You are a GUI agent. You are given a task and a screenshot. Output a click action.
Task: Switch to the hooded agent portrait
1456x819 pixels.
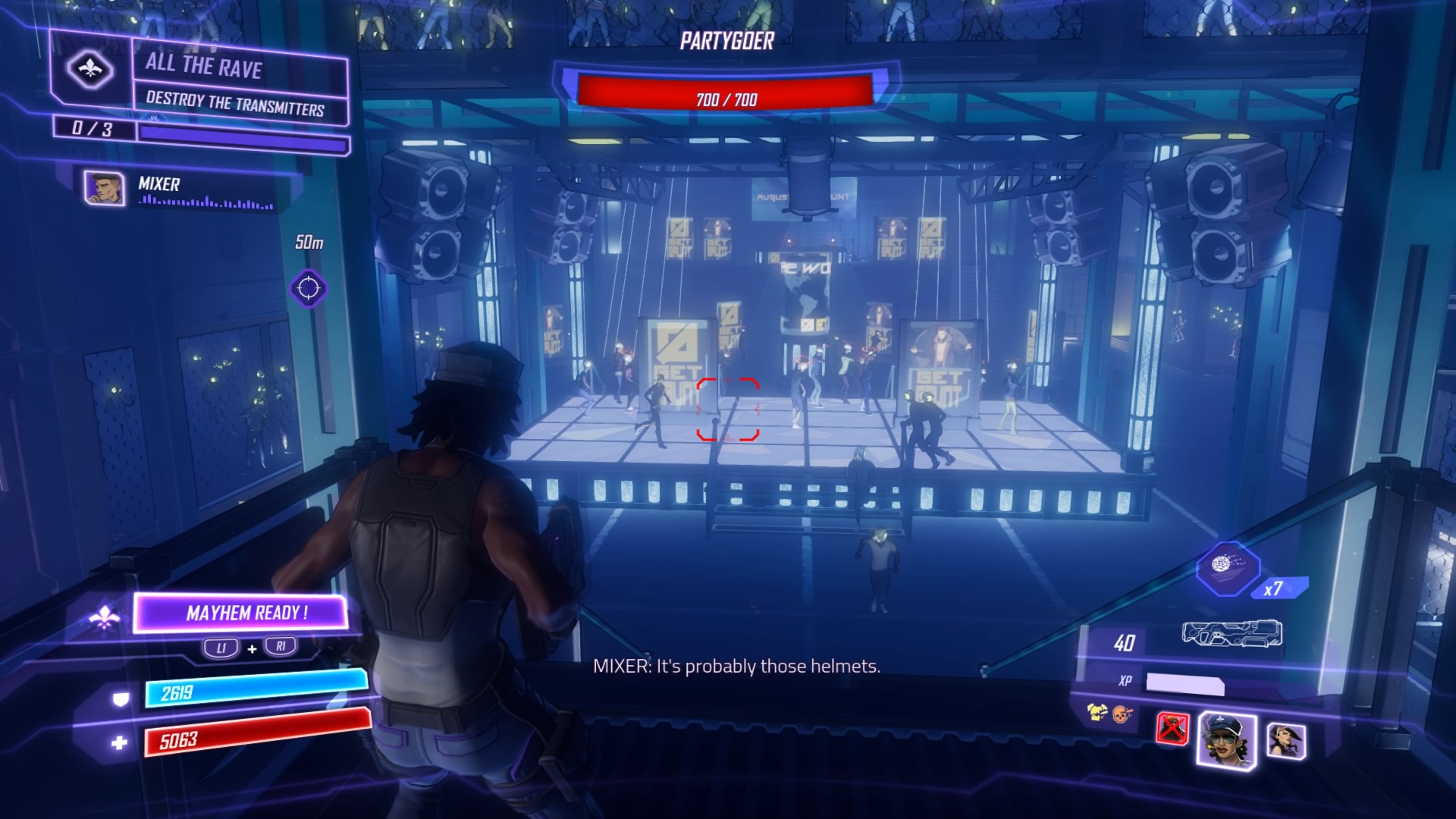(1285, 741)
